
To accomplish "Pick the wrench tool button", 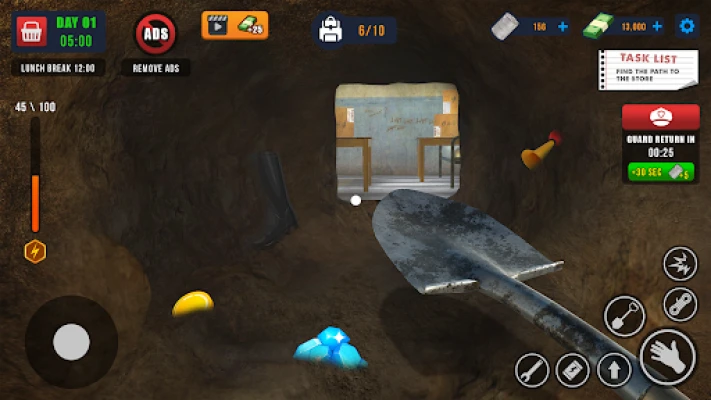I will click(x=532, y=370).
